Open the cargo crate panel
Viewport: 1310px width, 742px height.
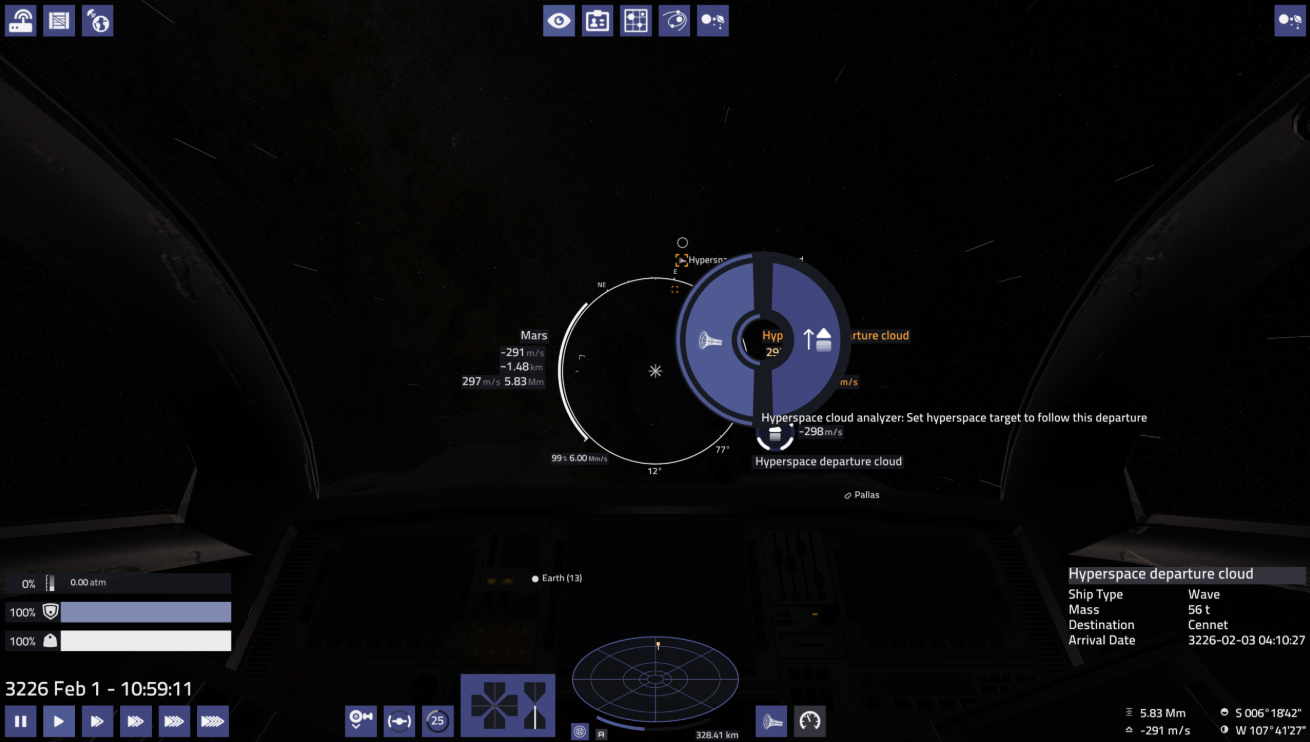point(59,20)
